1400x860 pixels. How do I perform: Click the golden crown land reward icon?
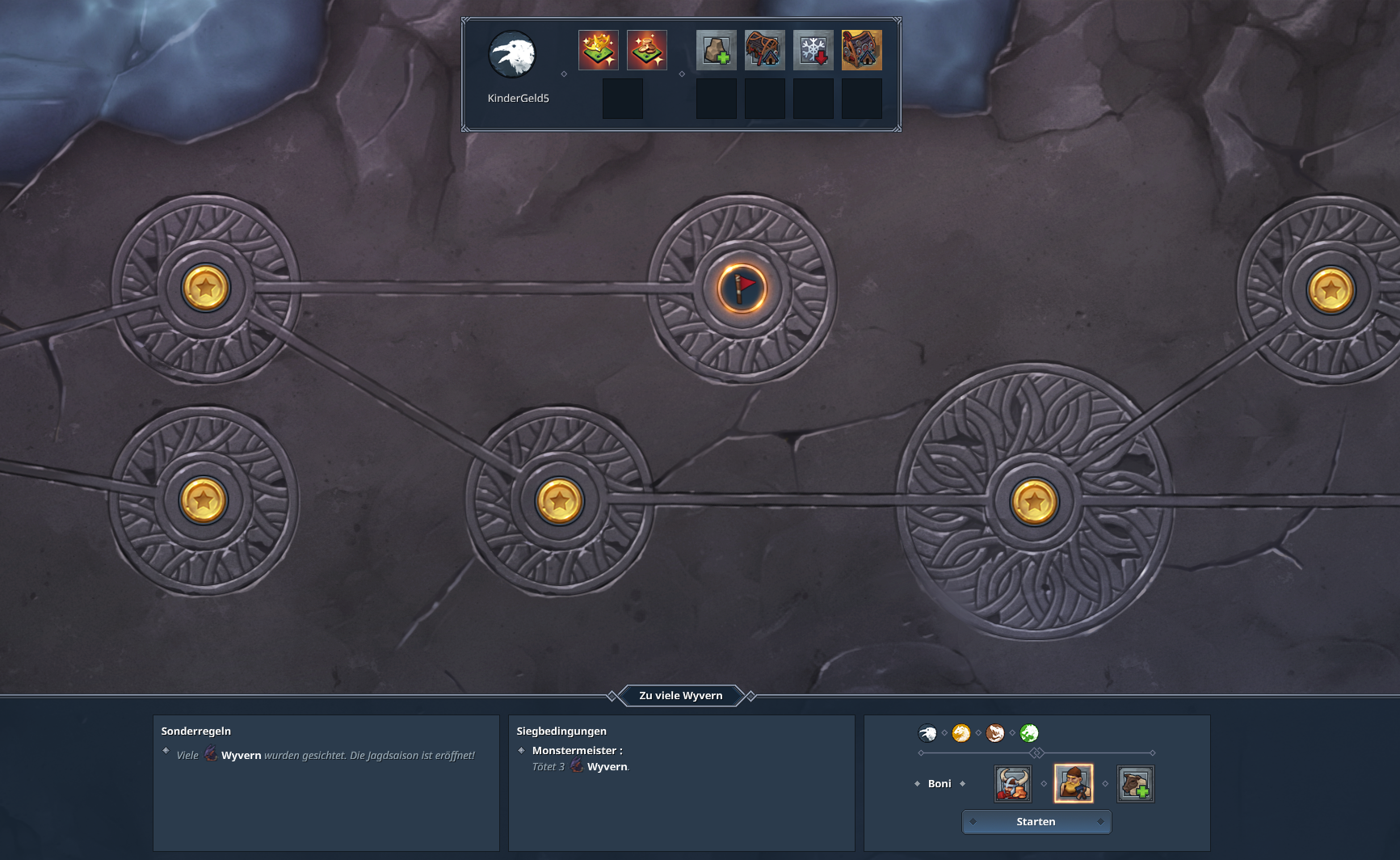pyautogui.click(x=599, y=49)
